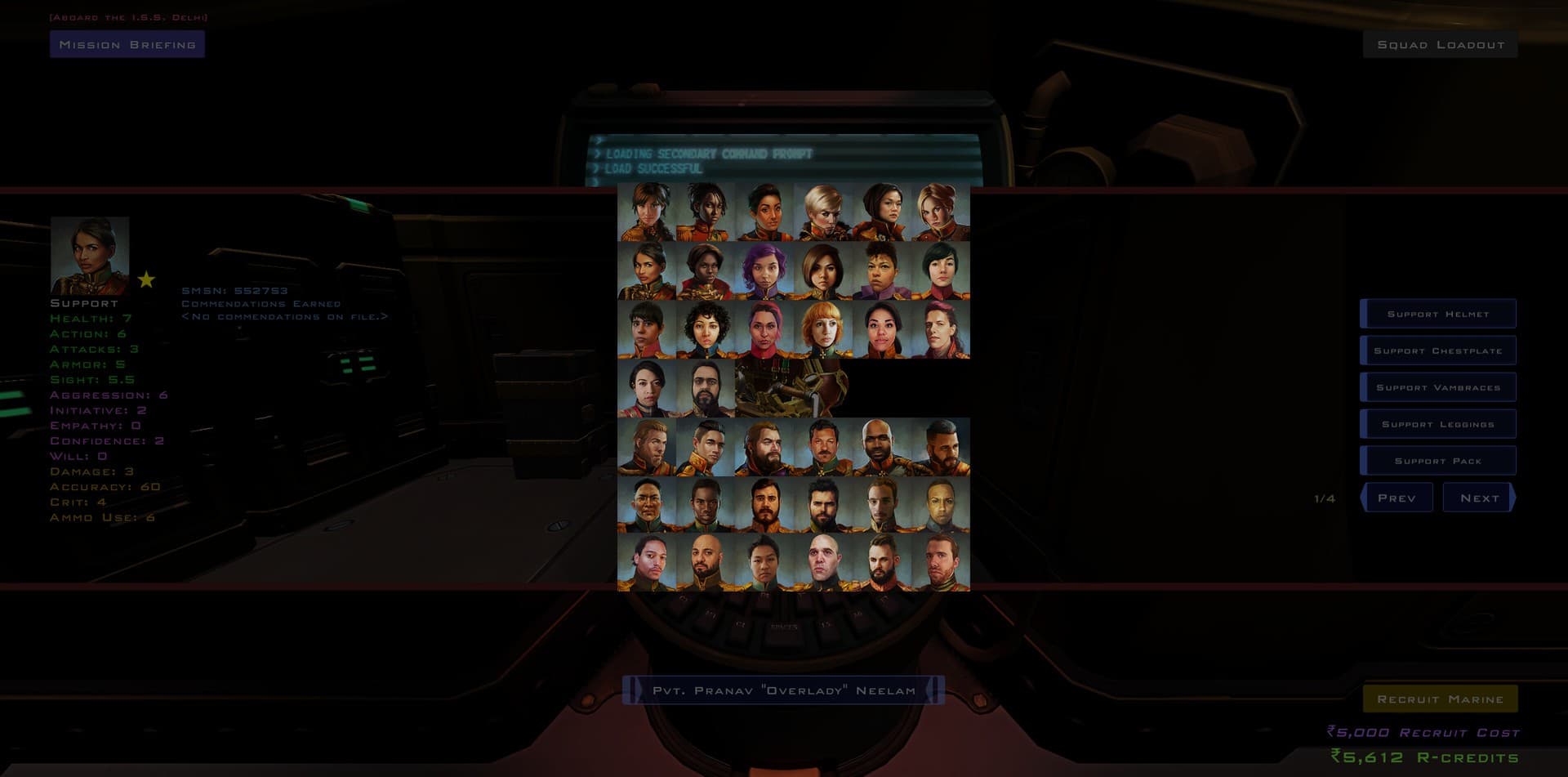This screenshot has height=777, width=1568.
Task: Open the Support Helmet equipment slot
Action: click(x=1437, y=313)
